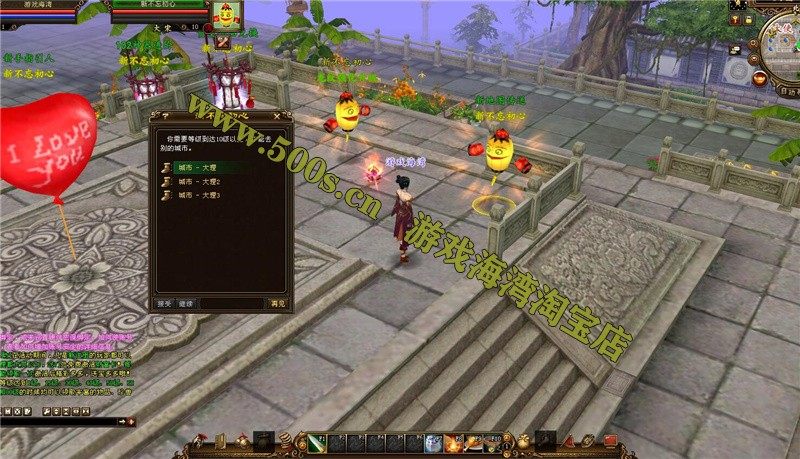Viewport: 800px width, 459px height.
Task: Click the 再见 goodbye button
Action: [x=277, y=303]
